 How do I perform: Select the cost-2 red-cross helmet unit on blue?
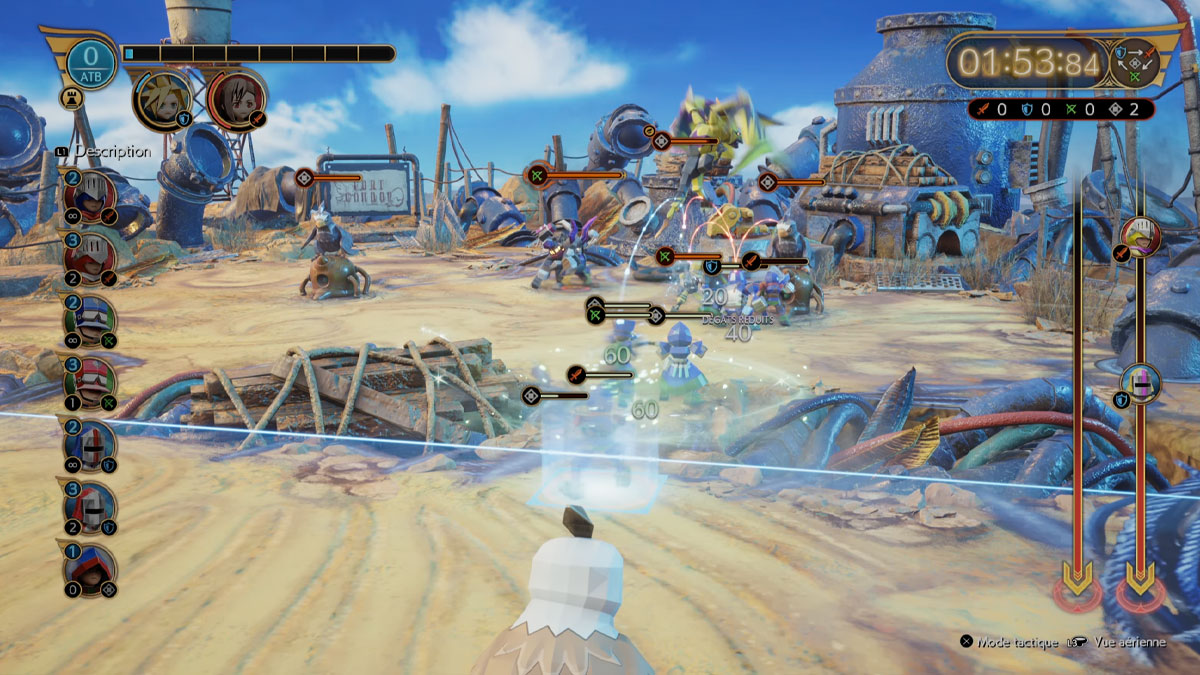tap(89, 445)
